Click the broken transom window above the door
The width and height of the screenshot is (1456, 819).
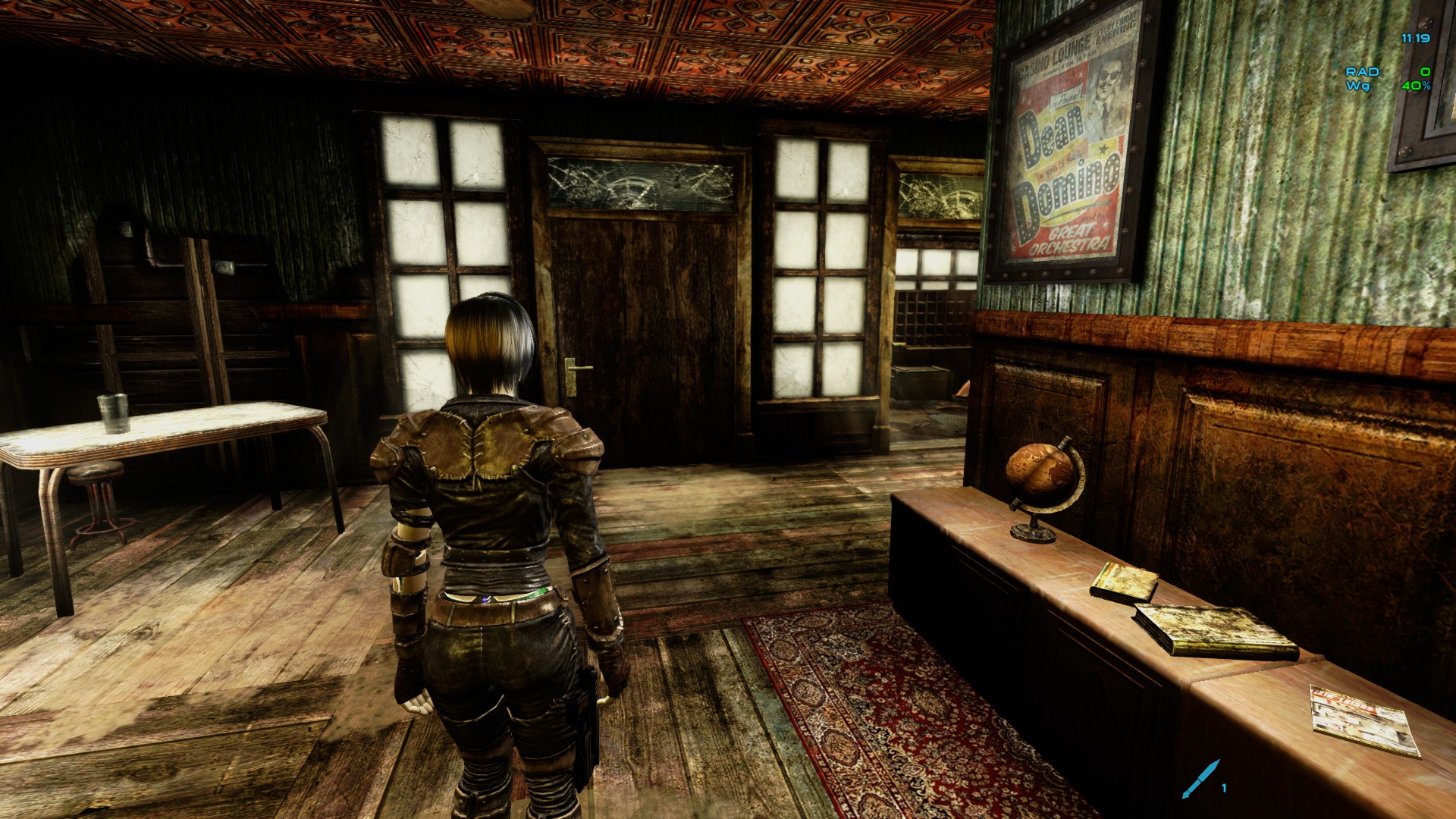tap(645, 182)
